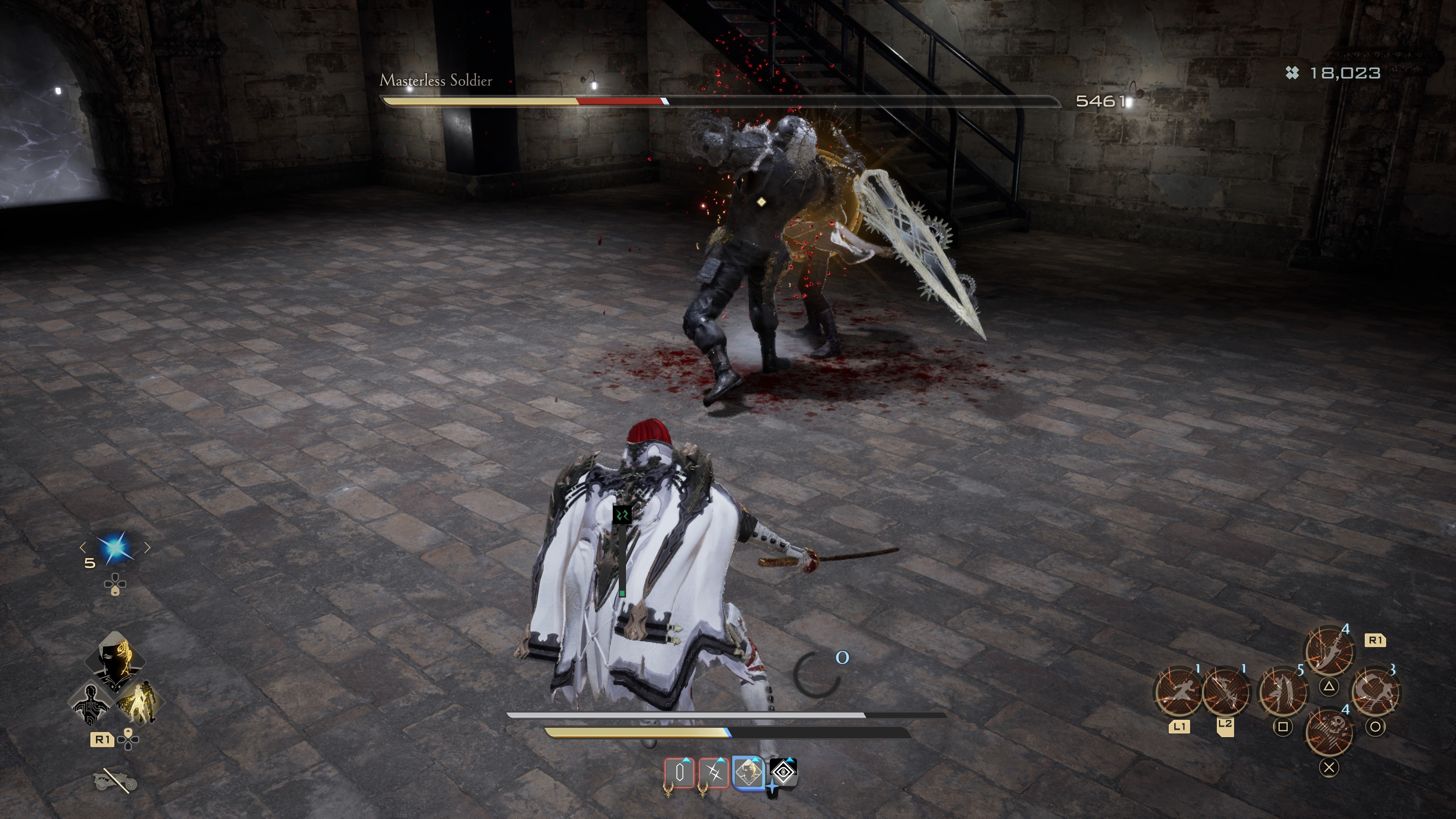Inspect the crystal outline buff icon
The image size is (1456, 819).
tap(680, 772)
